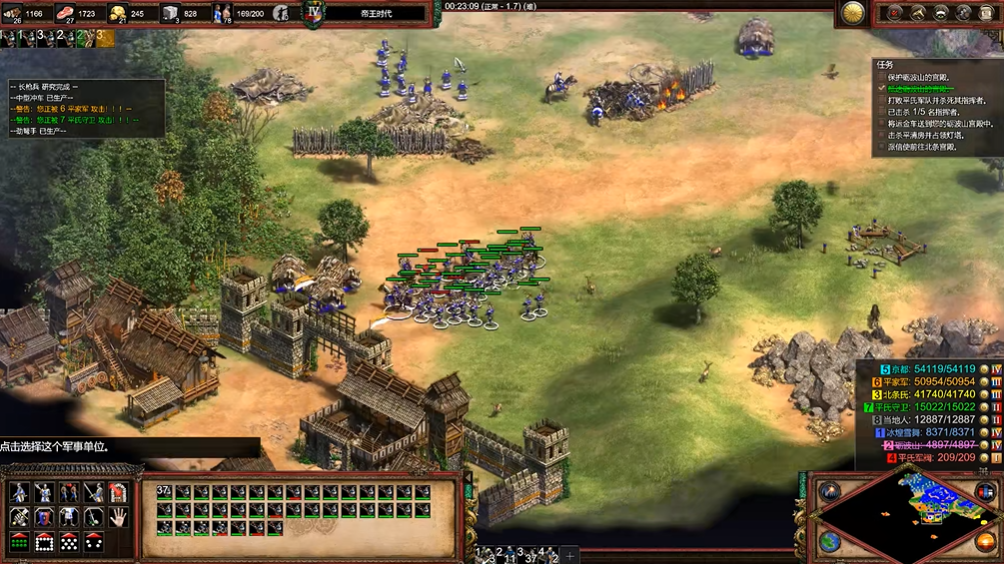Toggle the globe minimap mode button
This screenshot has height=564, width=1004.
pos(830,541)
